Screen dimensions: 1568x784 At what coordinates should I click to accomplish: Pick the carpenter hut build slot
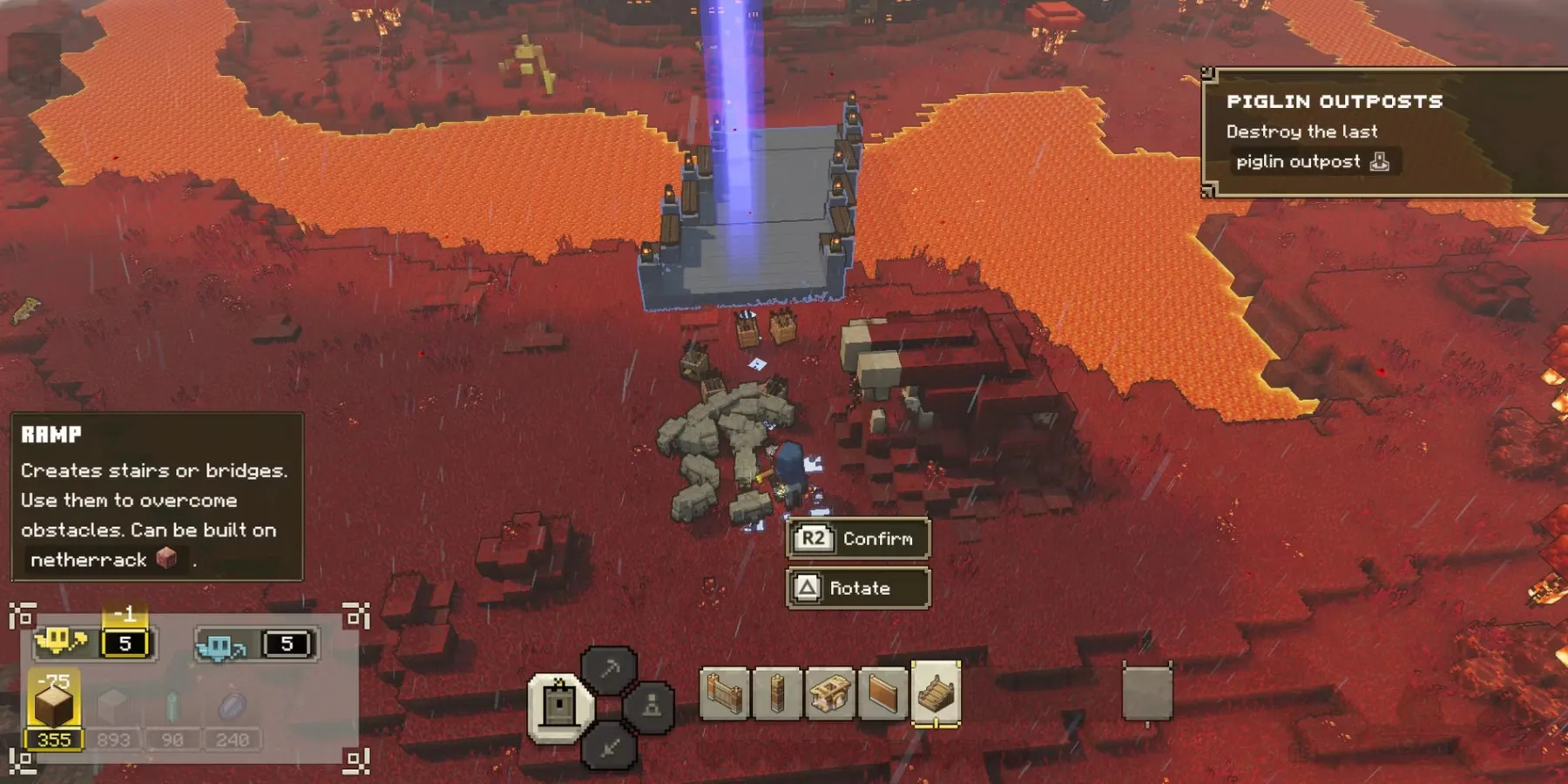(x=829, y=694)
